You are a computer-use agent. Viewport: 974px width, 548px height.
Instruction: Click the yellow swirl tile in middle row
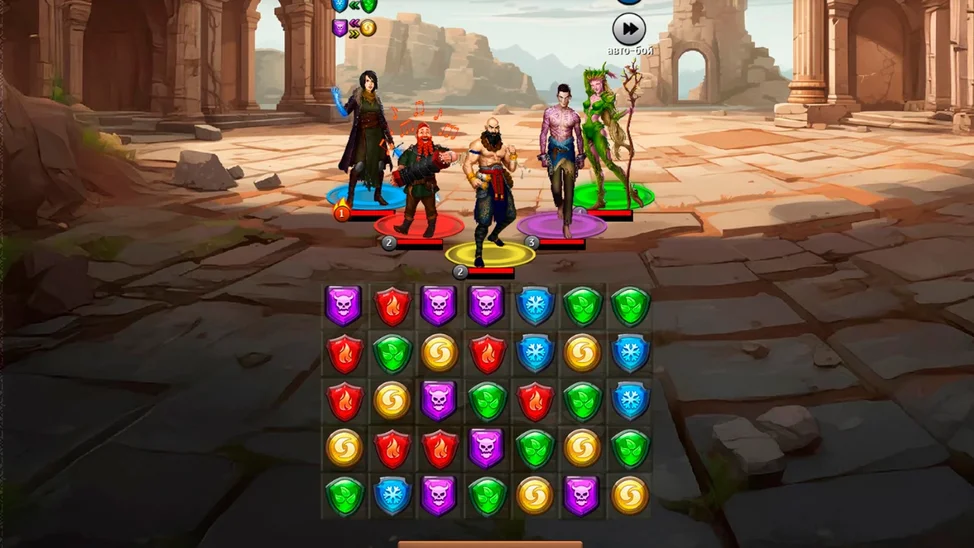point(391,400)
